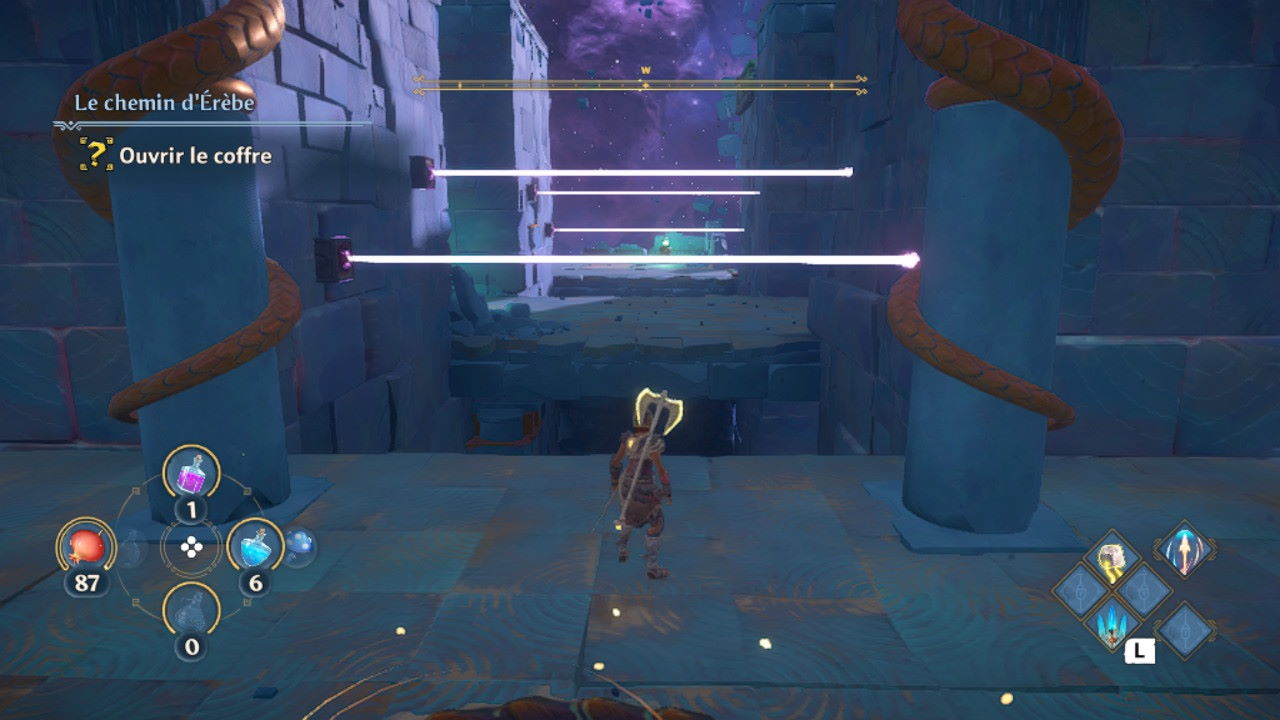Image resolution: width=1280 pixels, height=720 pixels.
Task: Click the four-dot center of potion wheel
Action: pos(191,547)
